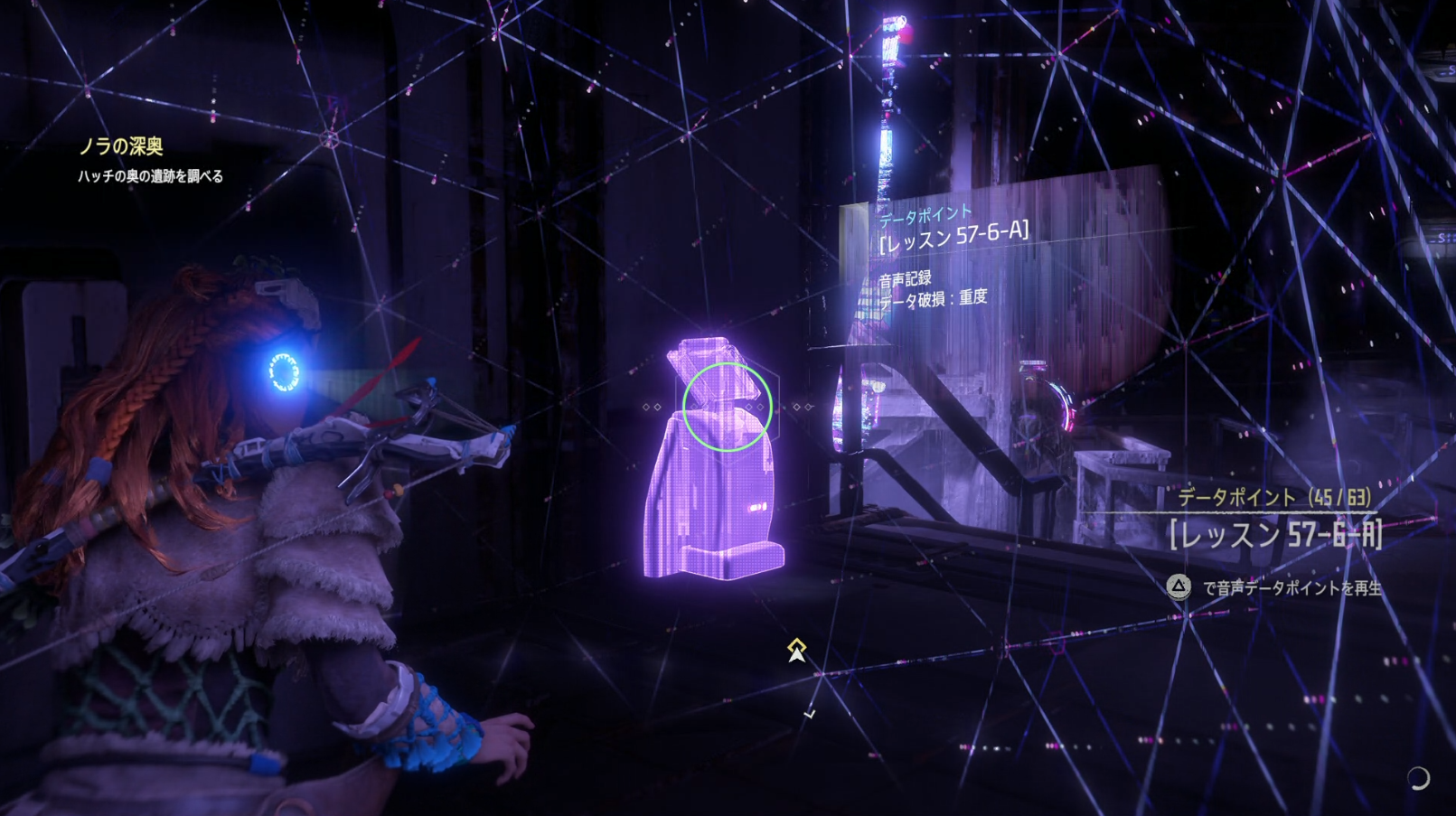This screenshot has height=816, width=1456.
Task: Select the holographic データポイント info panel
Action: click(x=953, y=258)
